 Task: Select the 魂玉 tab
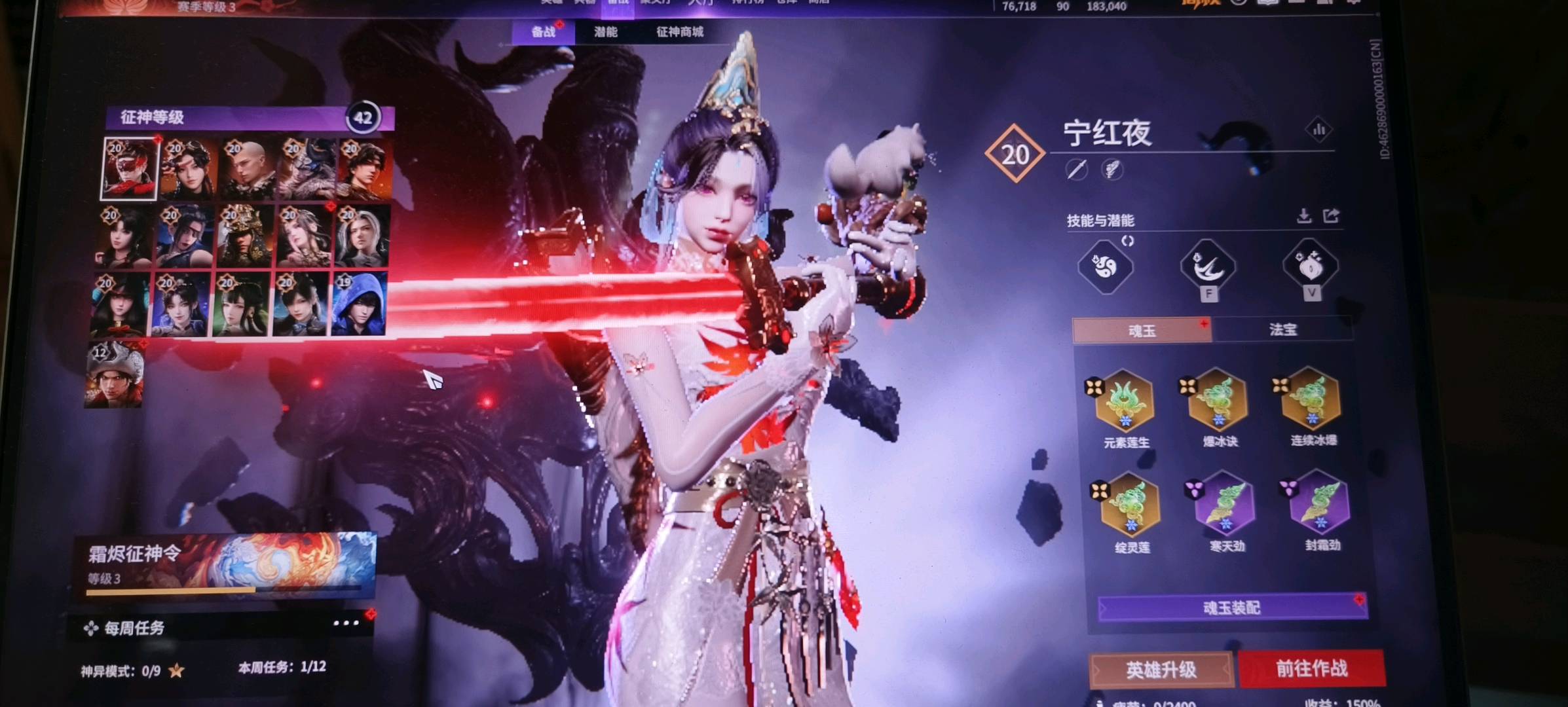point(1142,331)
